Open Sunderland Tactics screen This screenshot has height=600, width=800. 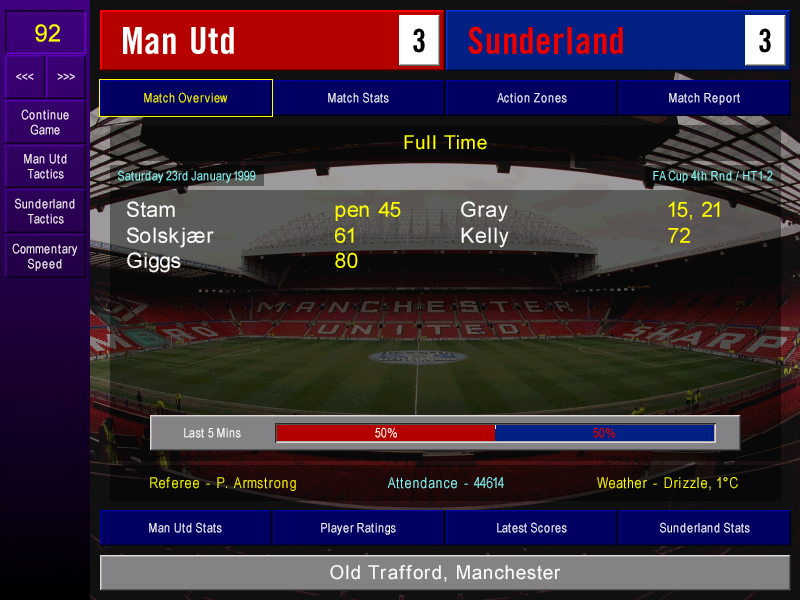[x=45, y=211]
